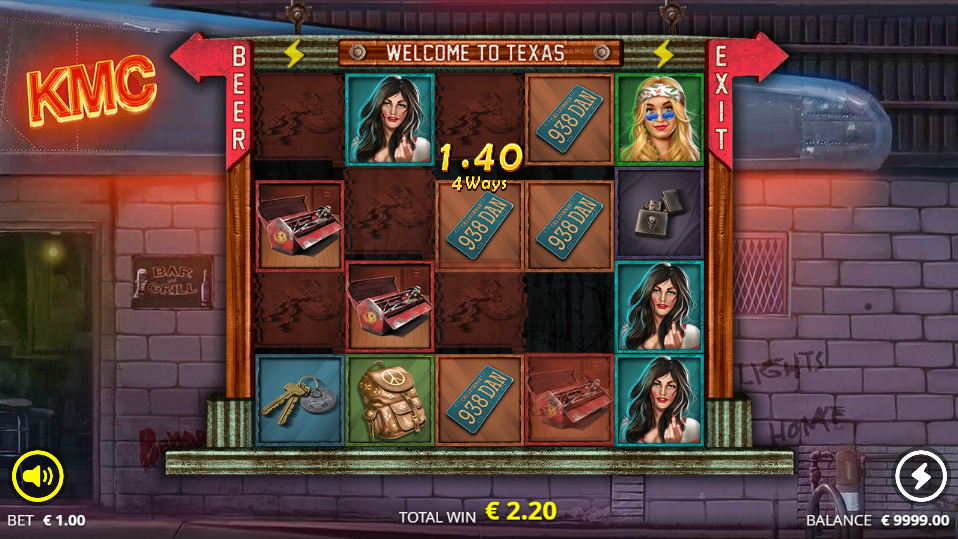Activate the lightning bolt turbo button
Viewport: 958px width, 539px height.
click(920, 476)
